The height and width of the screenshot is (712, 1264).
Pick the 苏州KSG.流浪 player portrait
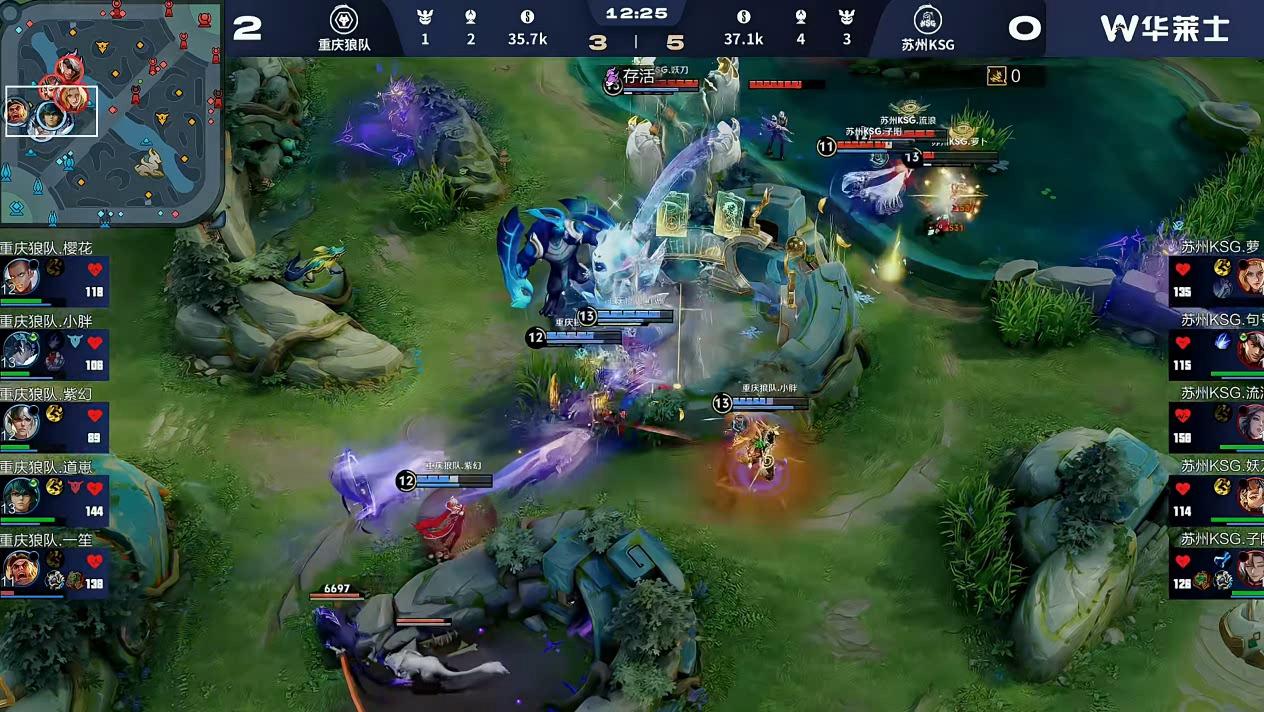pyautogui.click(x=1250, y=423)
